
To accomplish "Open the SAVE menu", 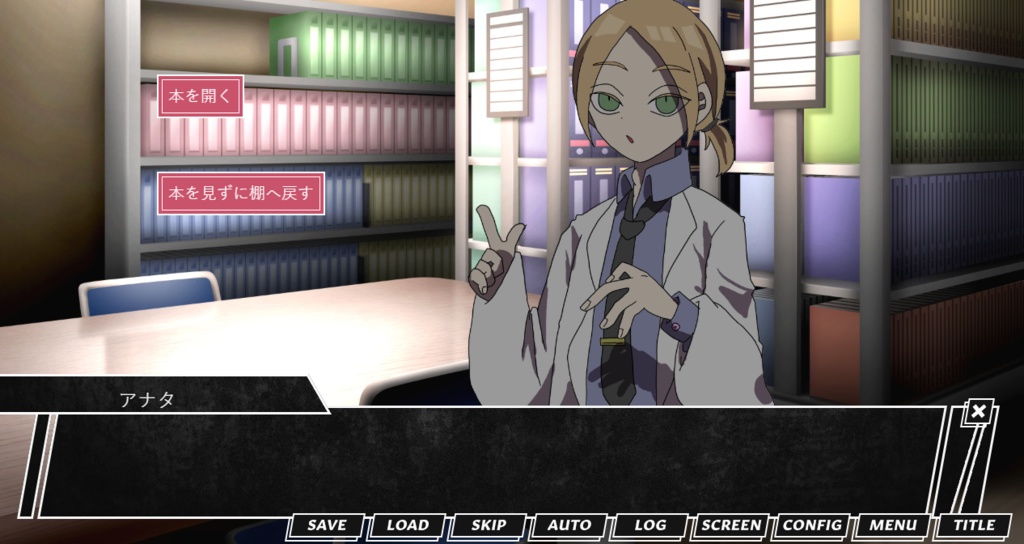I will click(x=327, y=525).
